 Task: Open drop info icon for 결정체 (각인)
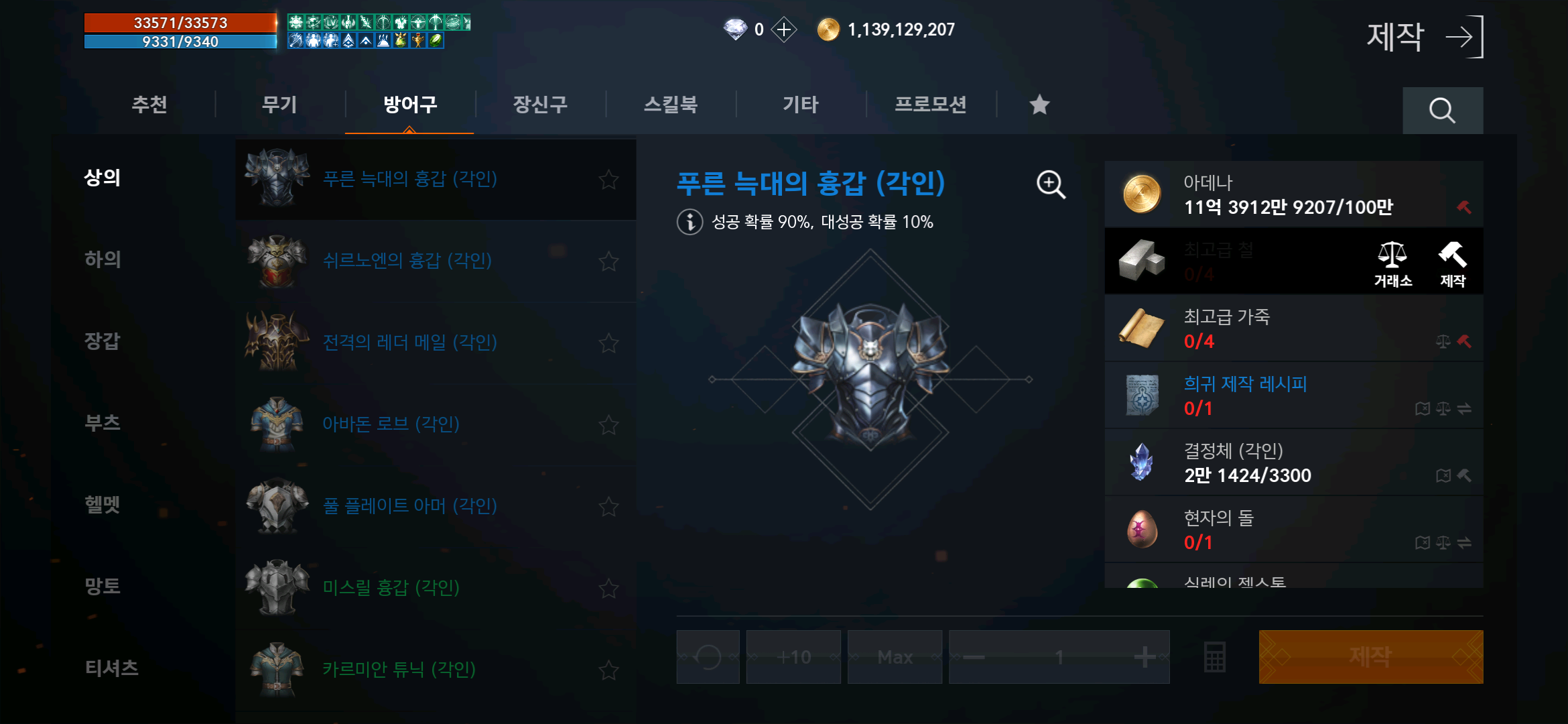point(1444,475)
